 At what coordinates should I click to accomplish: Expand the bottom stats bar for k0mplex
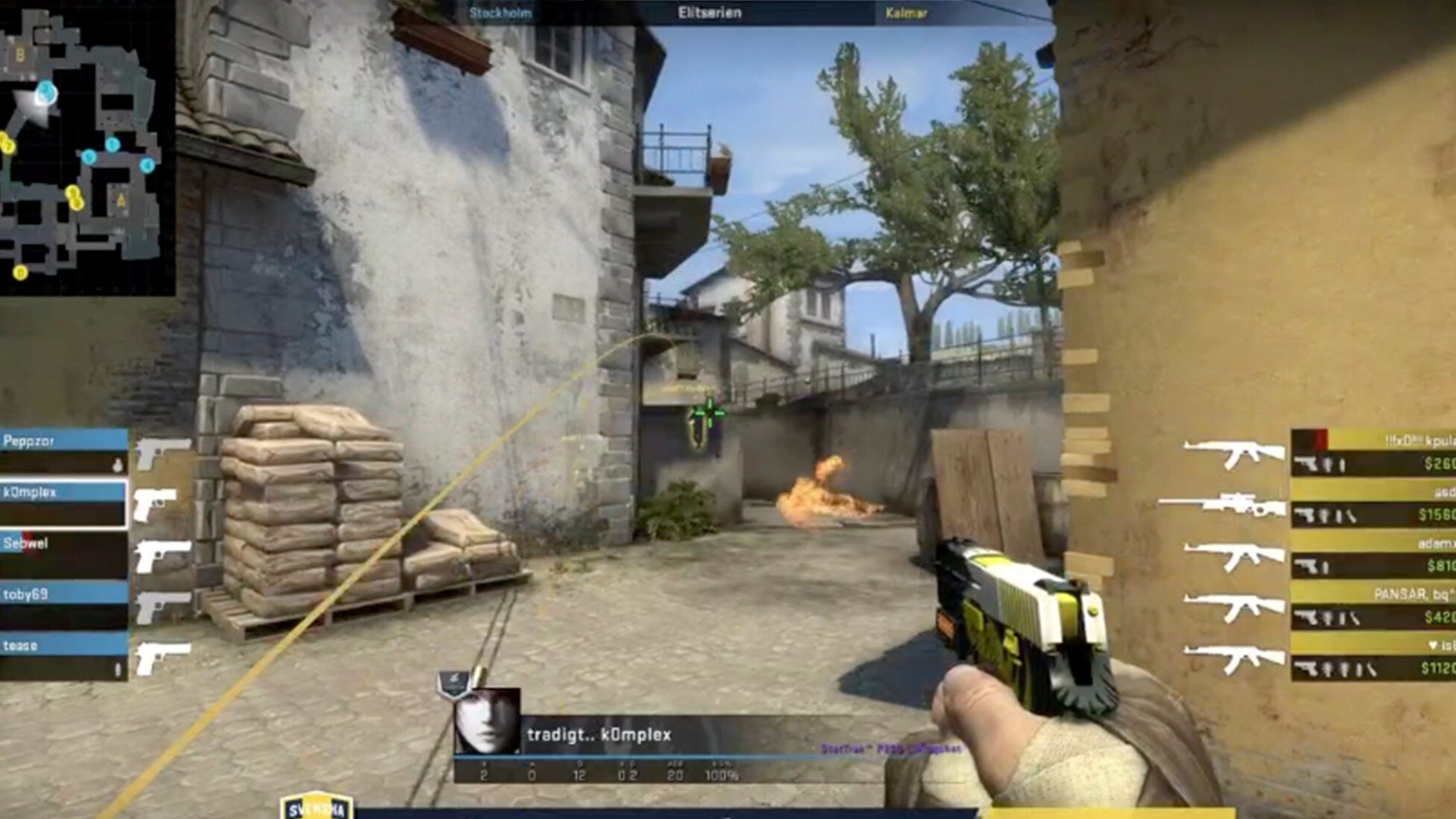pyautogui.click(x=596, y=774)
